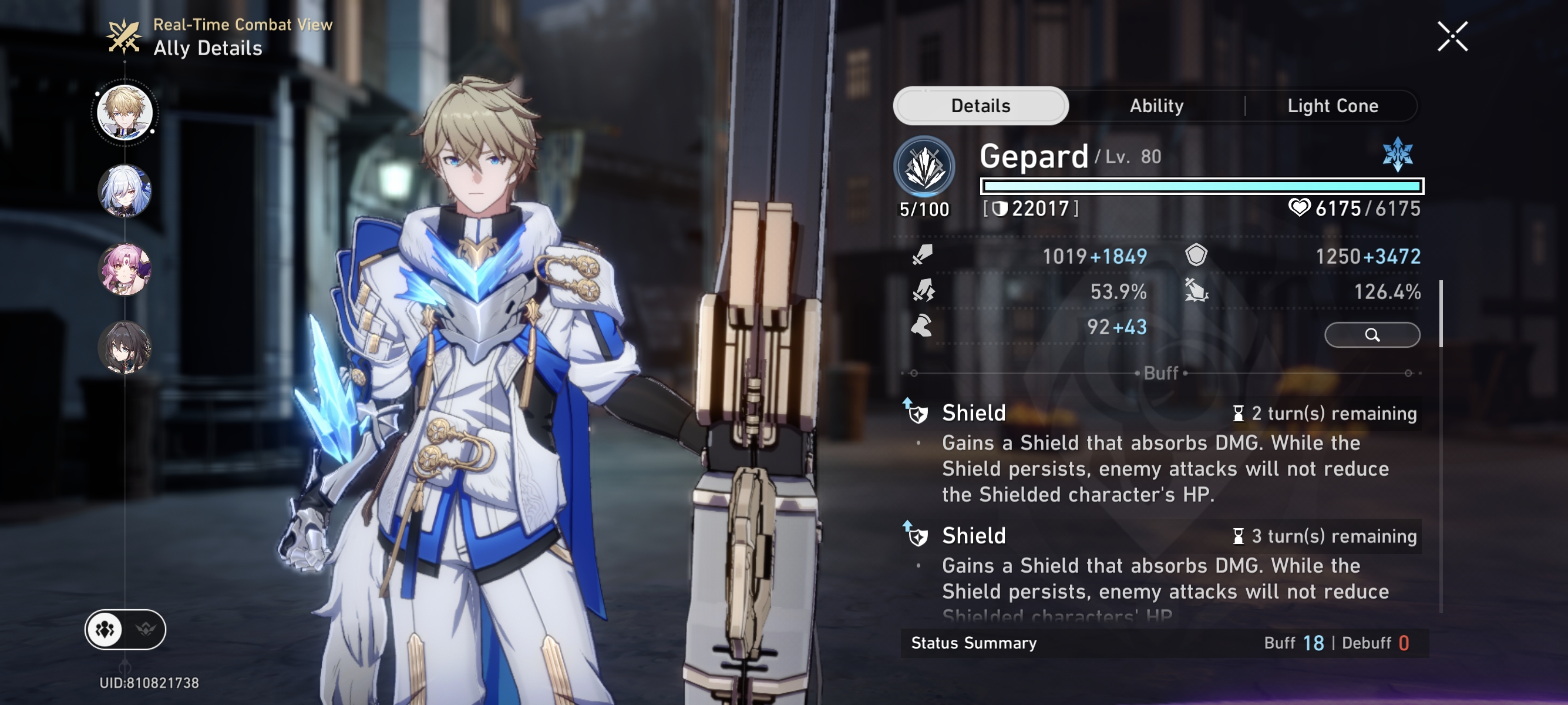Open the Light Cone tab
The image size is (1568, 705).
[1333, 105]
